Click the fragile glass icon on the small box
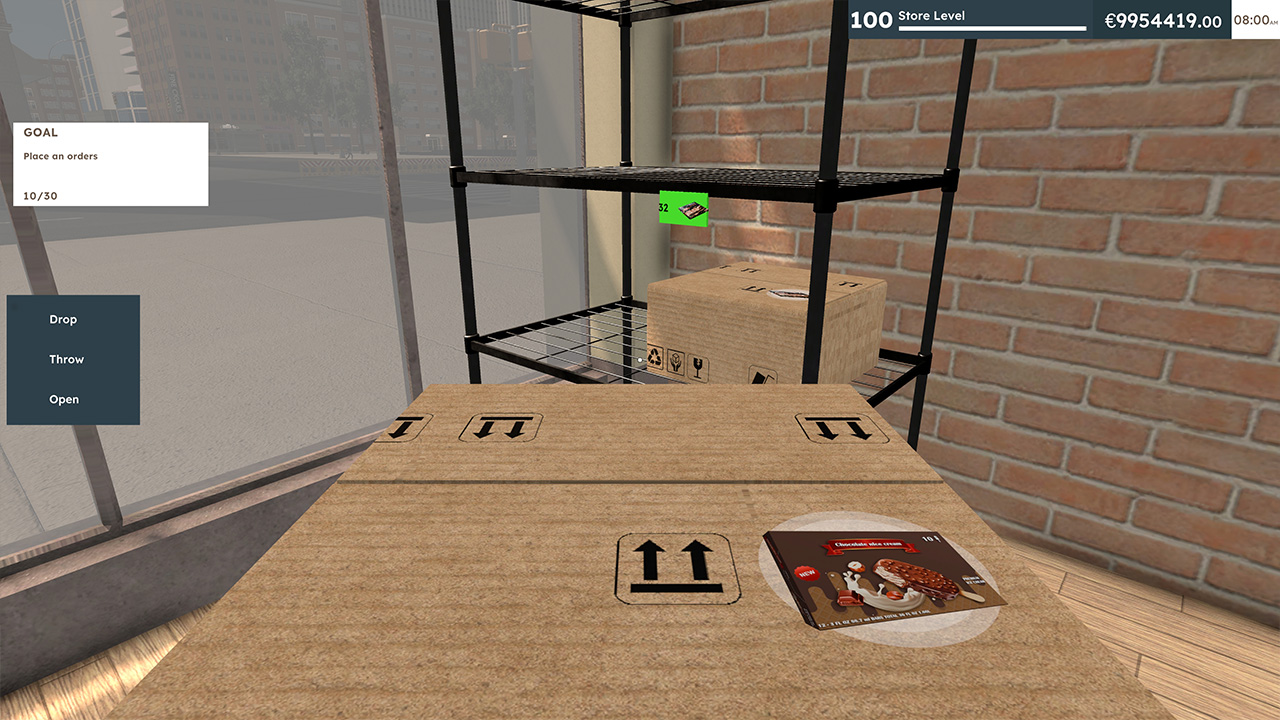 click(698, 365)
